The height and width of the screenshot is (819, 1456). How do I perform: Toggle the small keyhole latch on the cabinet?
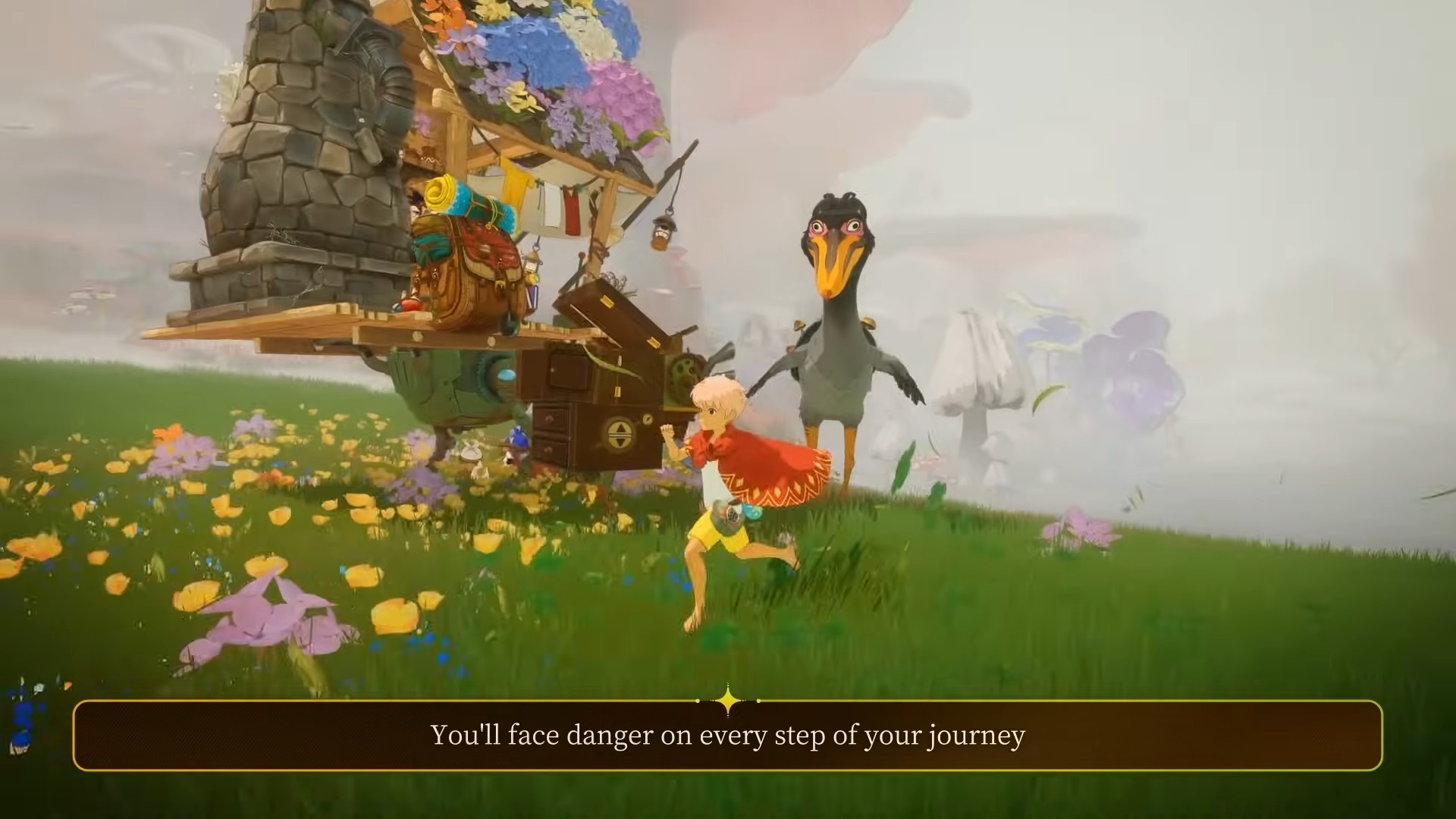pos(648,419)
